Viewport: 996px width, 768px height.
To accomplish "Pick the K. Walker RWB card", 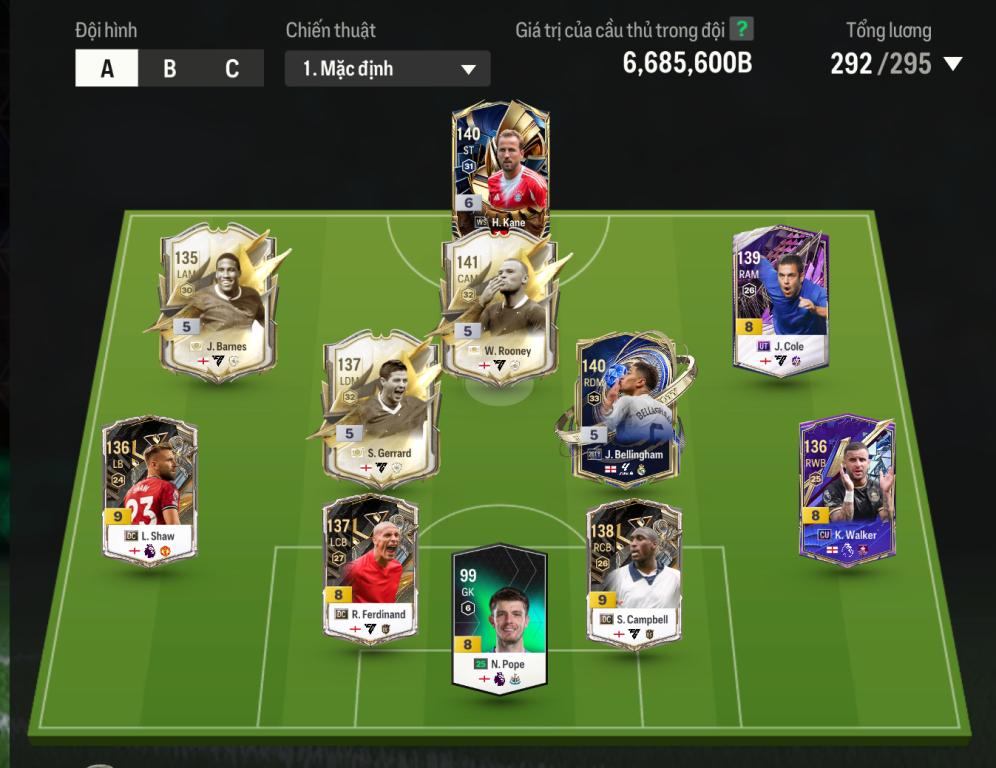I will (x=847, y=490).
